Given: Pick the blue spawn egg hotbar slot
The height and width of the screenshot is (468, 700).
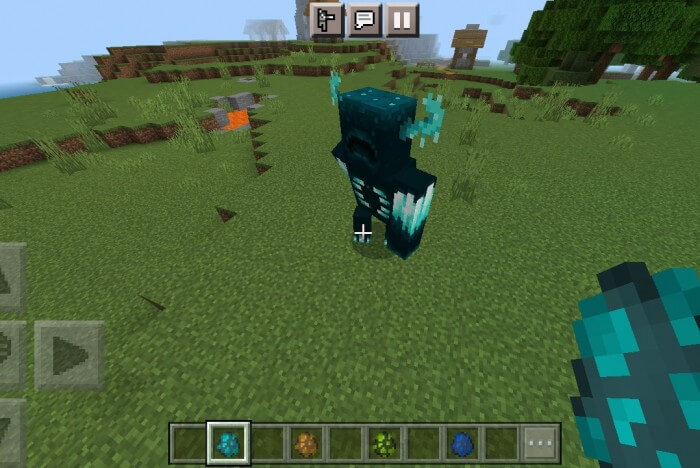Looking at the screenshot, I should (x=463, y=443).
